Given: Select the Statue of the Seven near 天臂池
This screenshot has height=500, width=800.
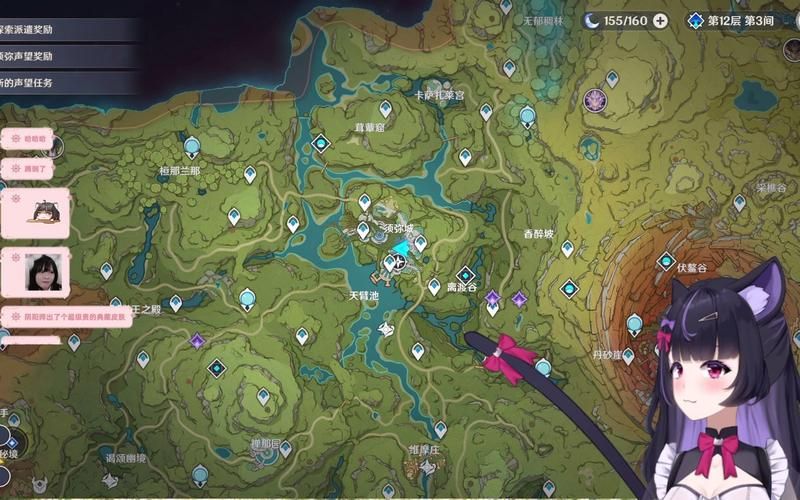Looking at the screenshot, I should coord(247,297).
